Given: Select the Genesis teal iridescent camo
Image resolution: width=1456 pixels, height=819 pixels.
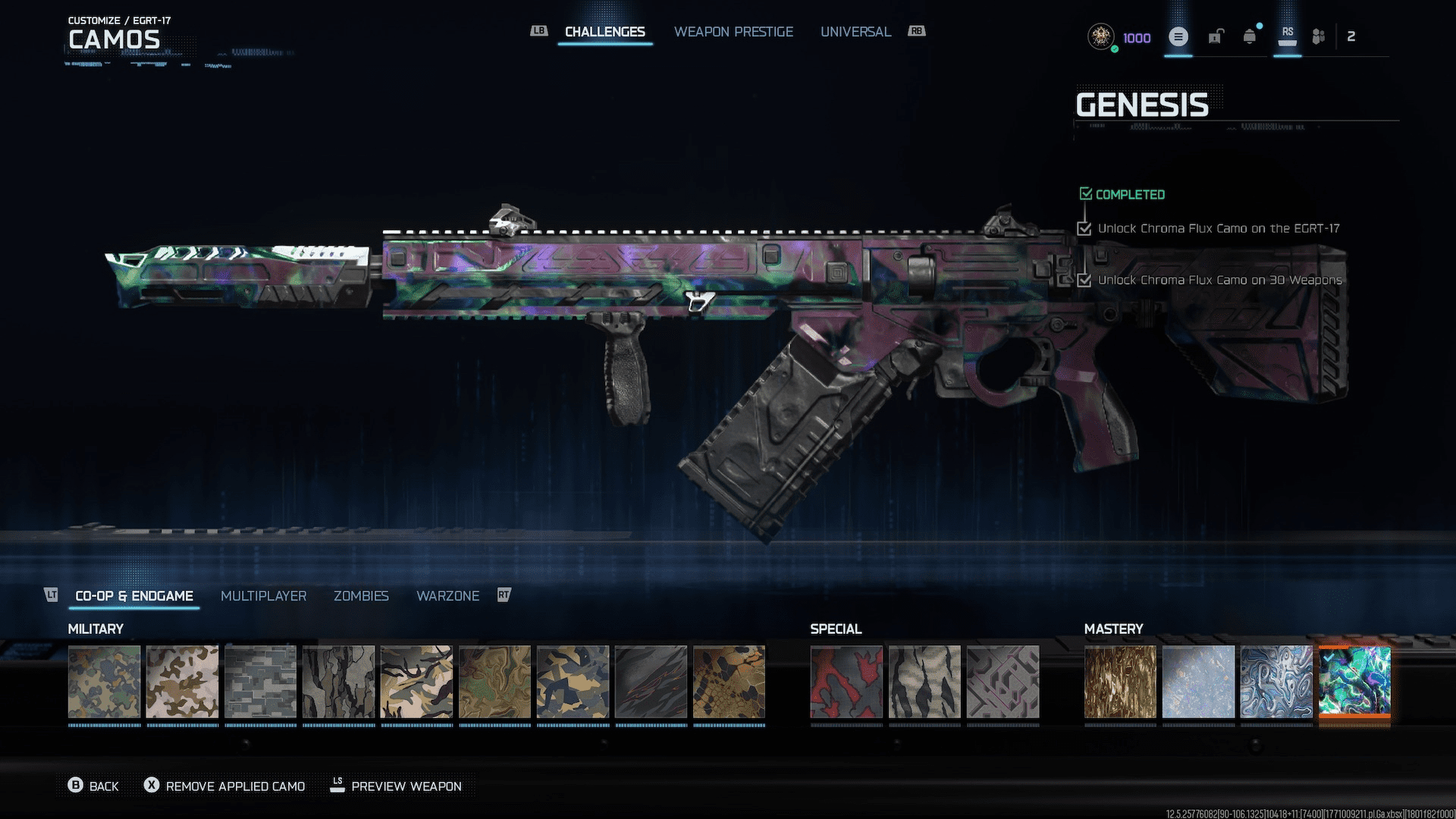Looking at the screenshot, I should point(1354,682).
